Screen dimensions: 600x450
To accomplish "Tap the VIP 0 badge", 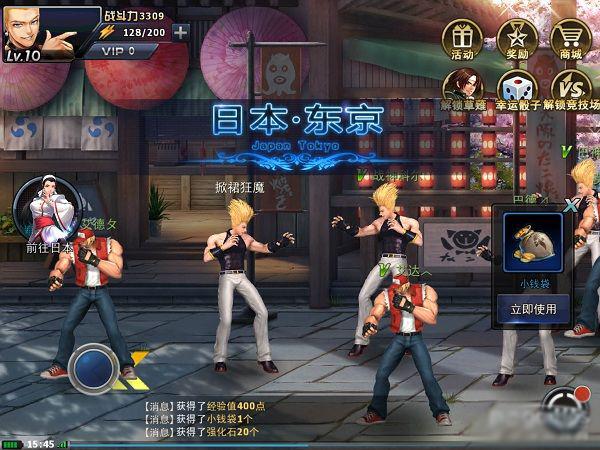I will [x=127, y=50].
